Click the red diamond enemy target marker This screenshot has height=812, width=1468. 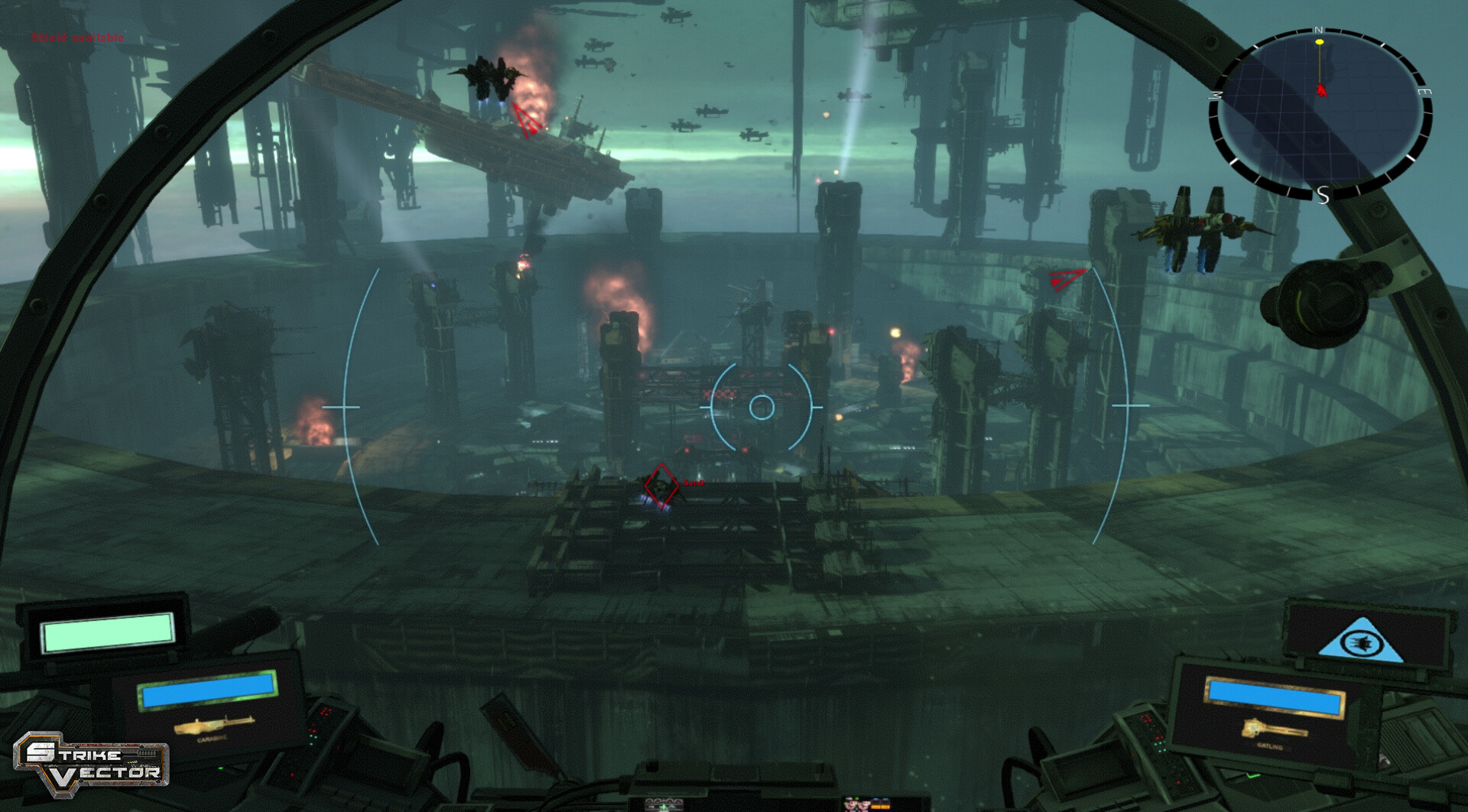661,486
